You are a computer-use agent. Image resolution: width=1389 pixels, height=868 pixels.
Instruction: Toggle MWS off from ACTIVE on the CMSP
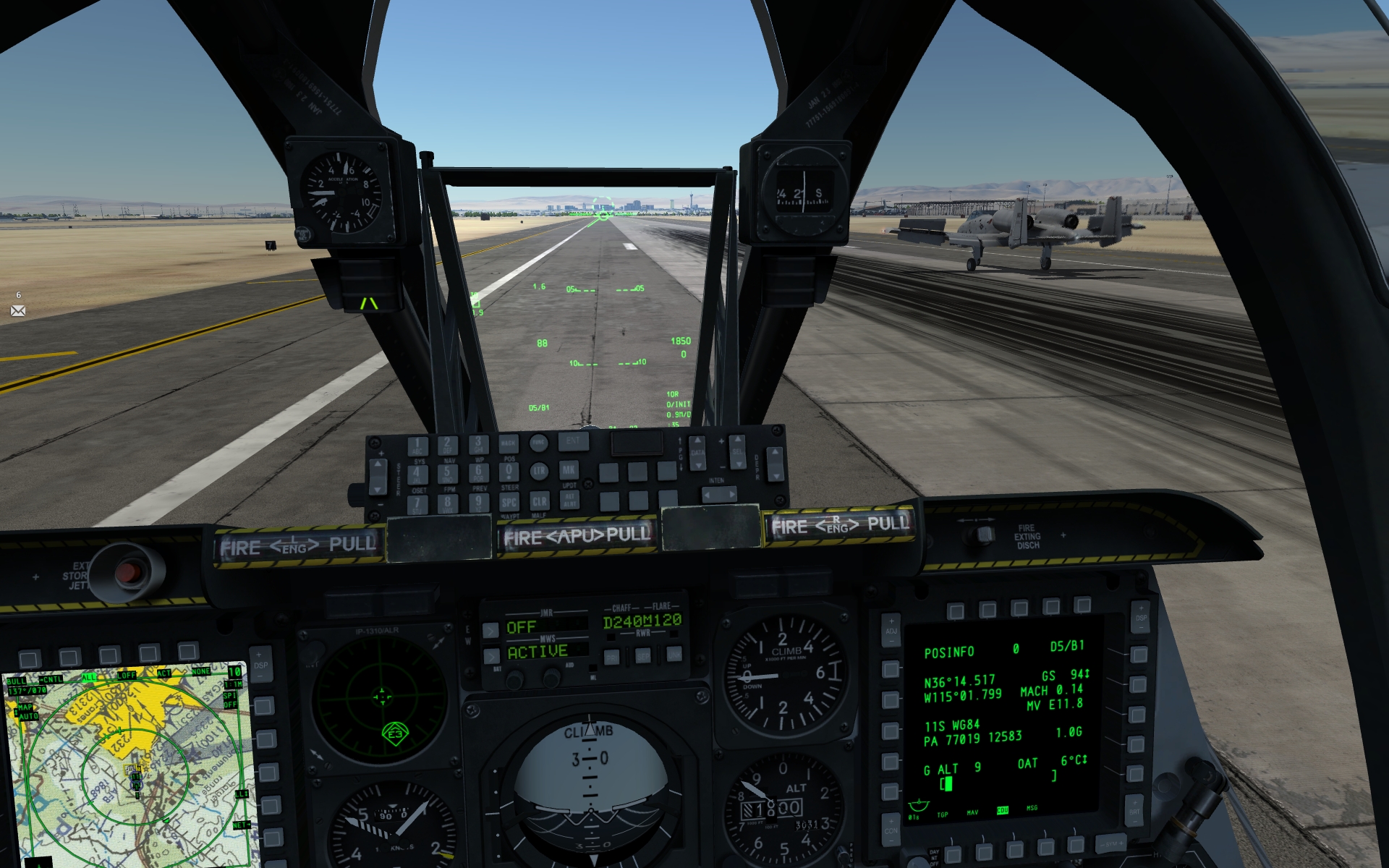point(490,656)
